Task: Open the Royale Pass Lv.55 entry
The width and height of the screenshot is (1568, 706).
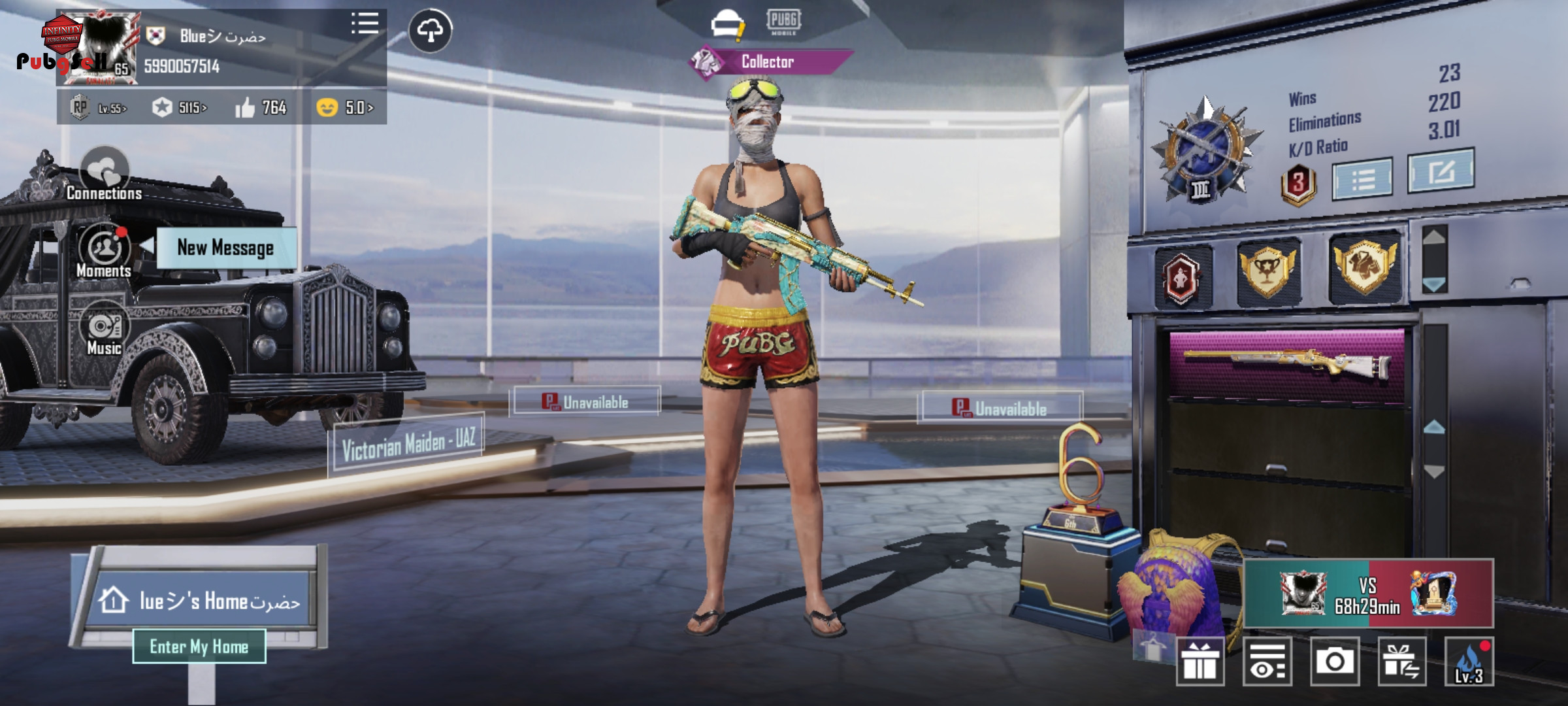Action: [99, 108]
